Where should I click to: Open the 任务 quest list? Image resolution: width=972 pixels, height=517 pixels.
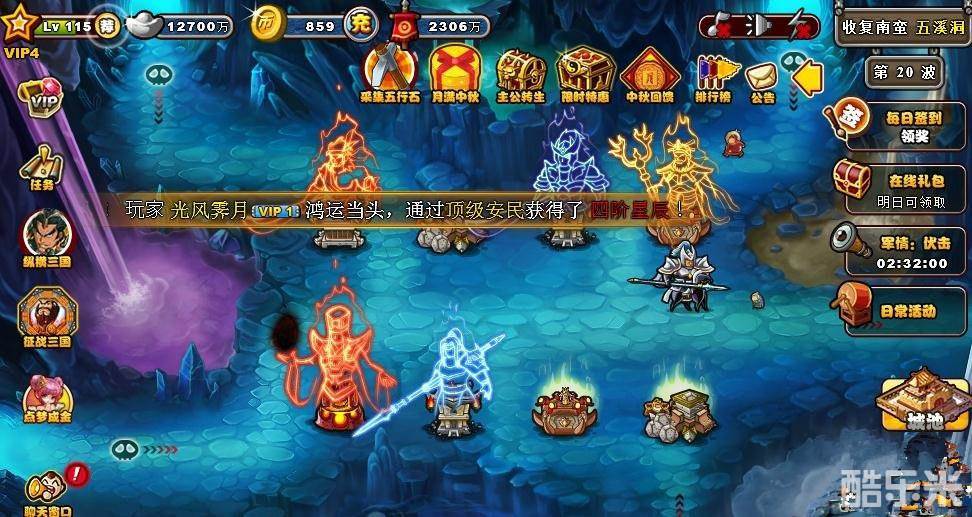pyautogui.click(x=41, y=165)
